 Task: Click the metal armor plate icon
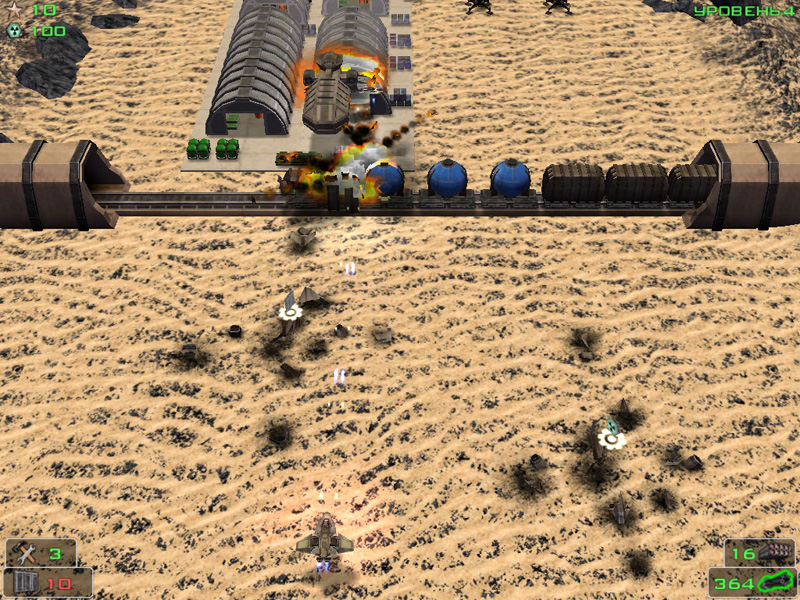[x=24, y=583]
